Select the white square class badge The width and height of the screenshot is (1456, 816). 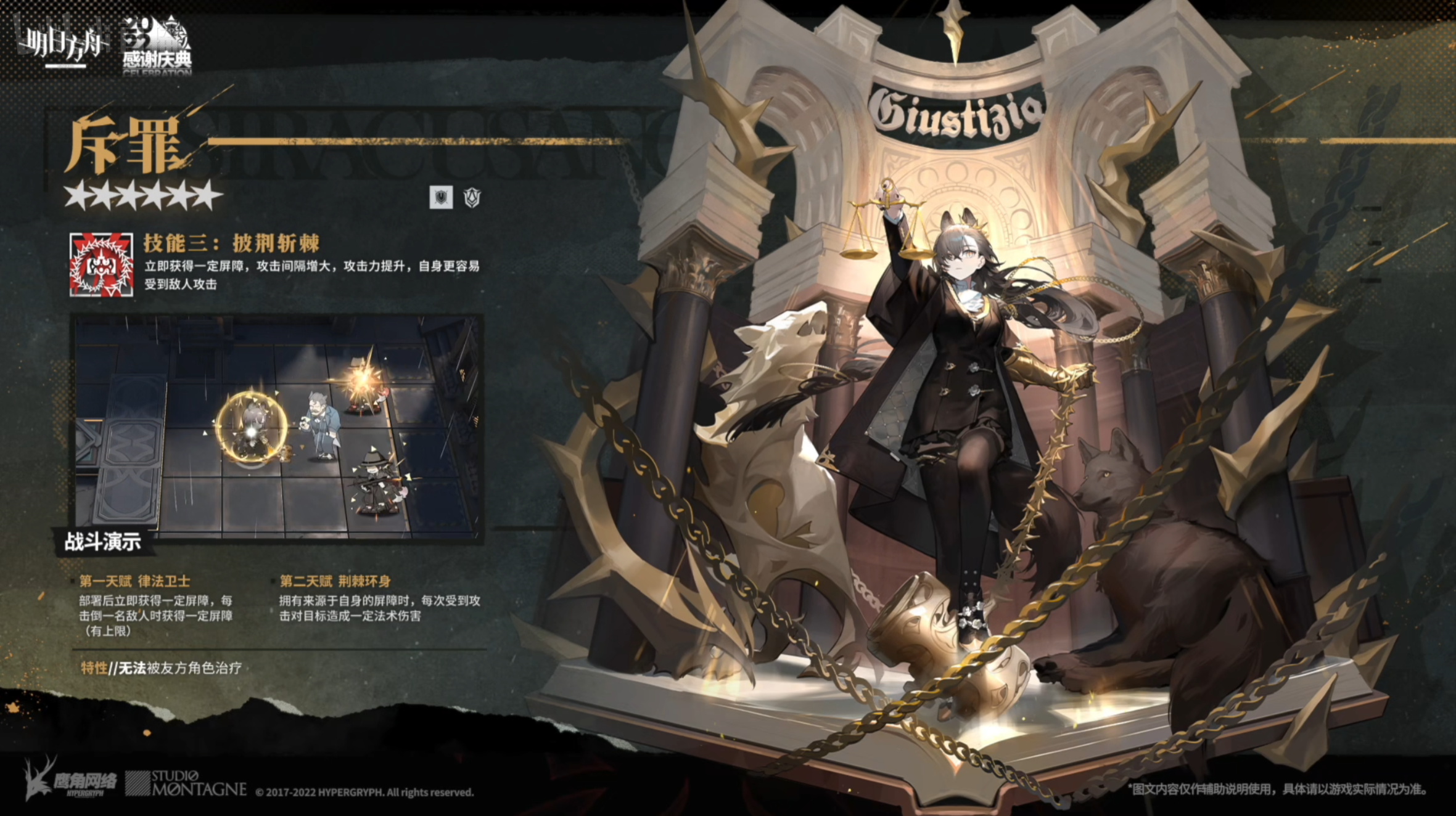click(x=441, y=197)
